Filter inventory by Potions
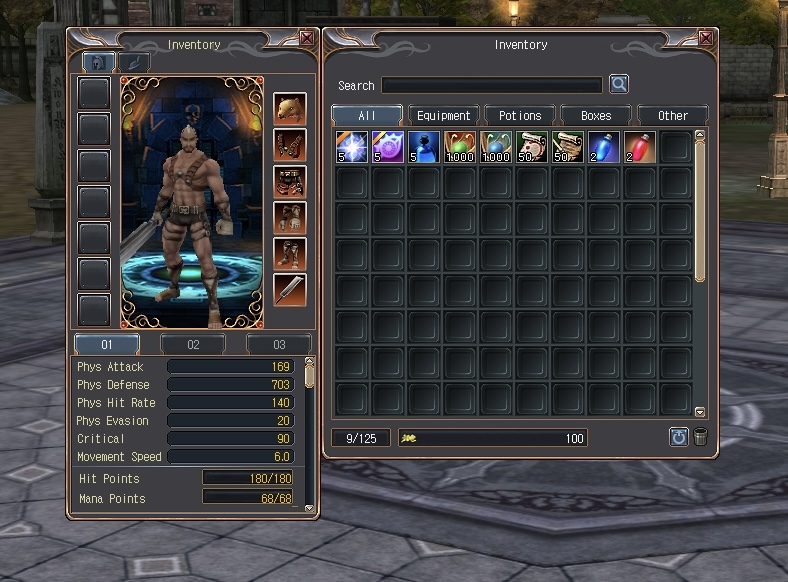 pos(520,116)
